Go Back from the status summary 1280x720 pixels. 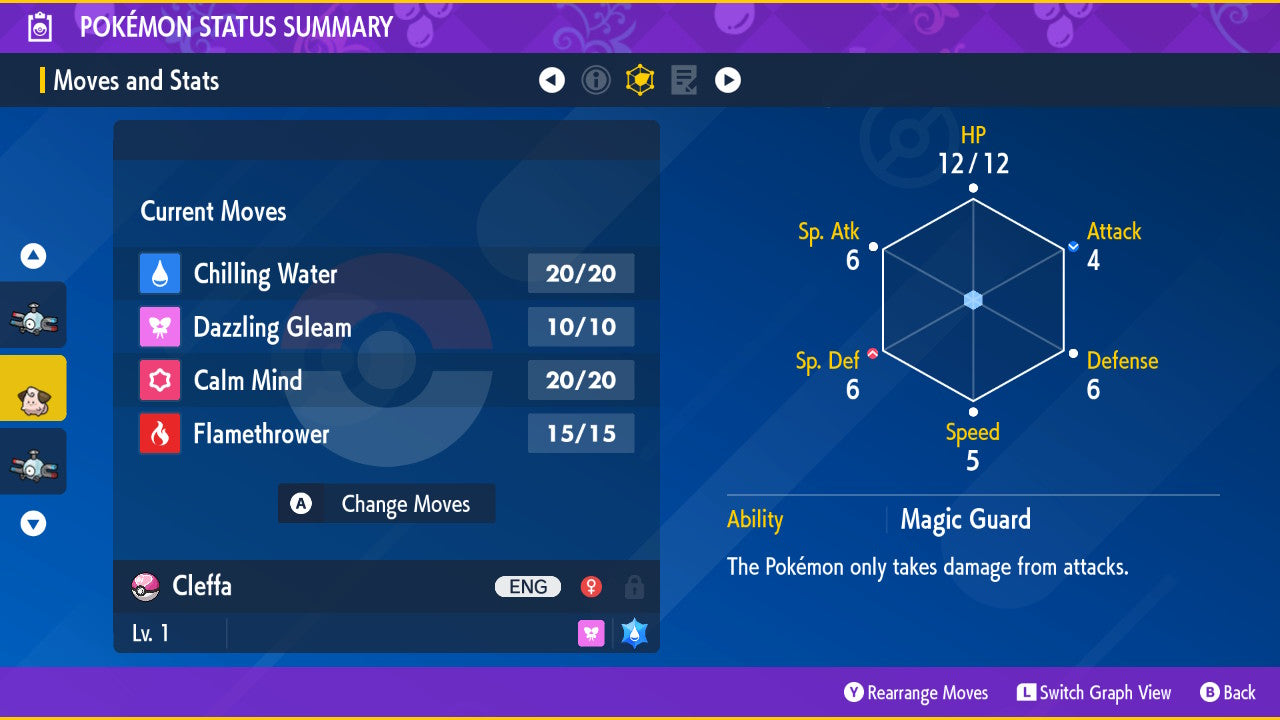click(x=1227, y=693)
